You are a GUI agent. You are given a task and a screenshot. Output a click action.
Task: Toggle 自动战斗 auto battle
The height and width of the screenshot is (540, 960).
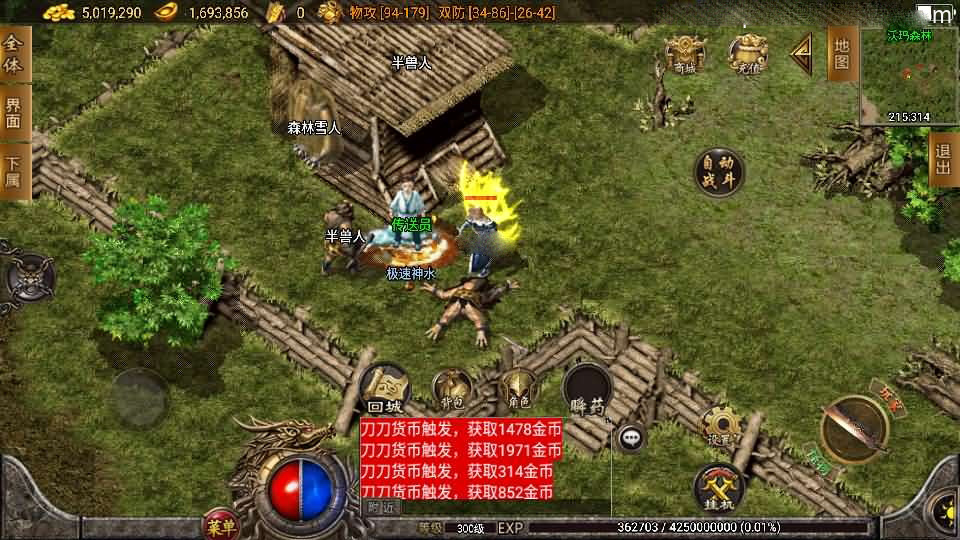click(x=719, y=171)
